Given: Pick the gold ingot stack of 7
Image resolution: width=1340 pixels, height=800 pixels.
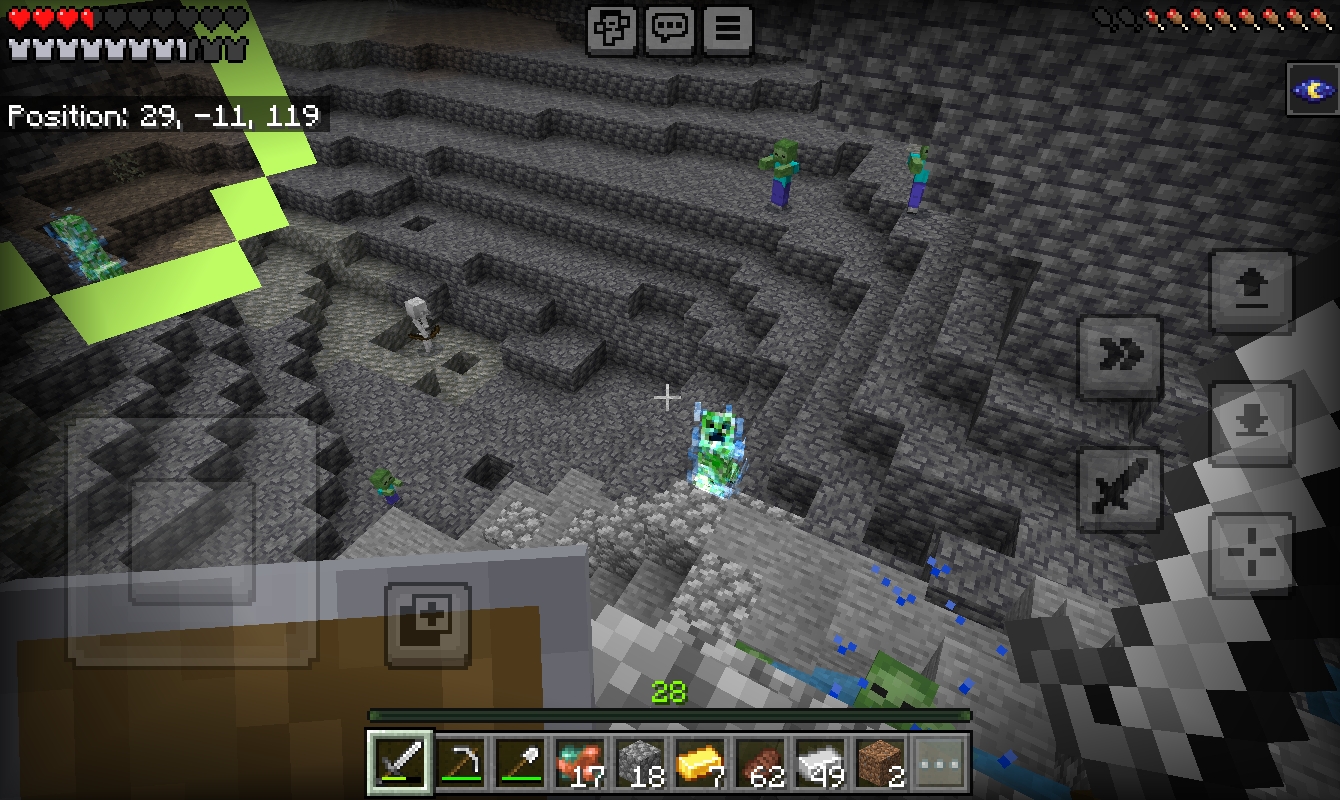Looking at the screenshot, I should click(x=701, y=763).
